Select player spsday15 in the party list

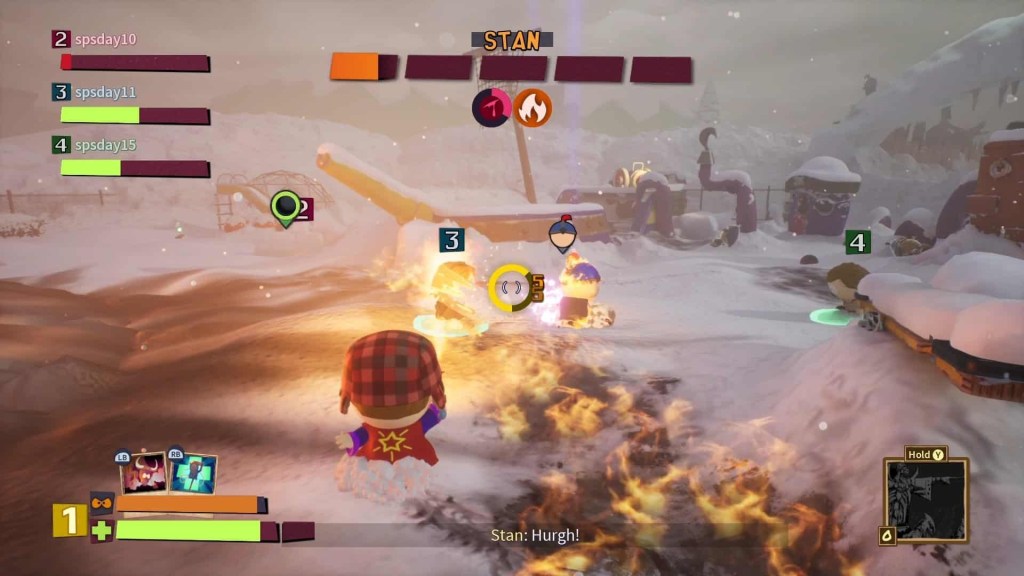106,145
